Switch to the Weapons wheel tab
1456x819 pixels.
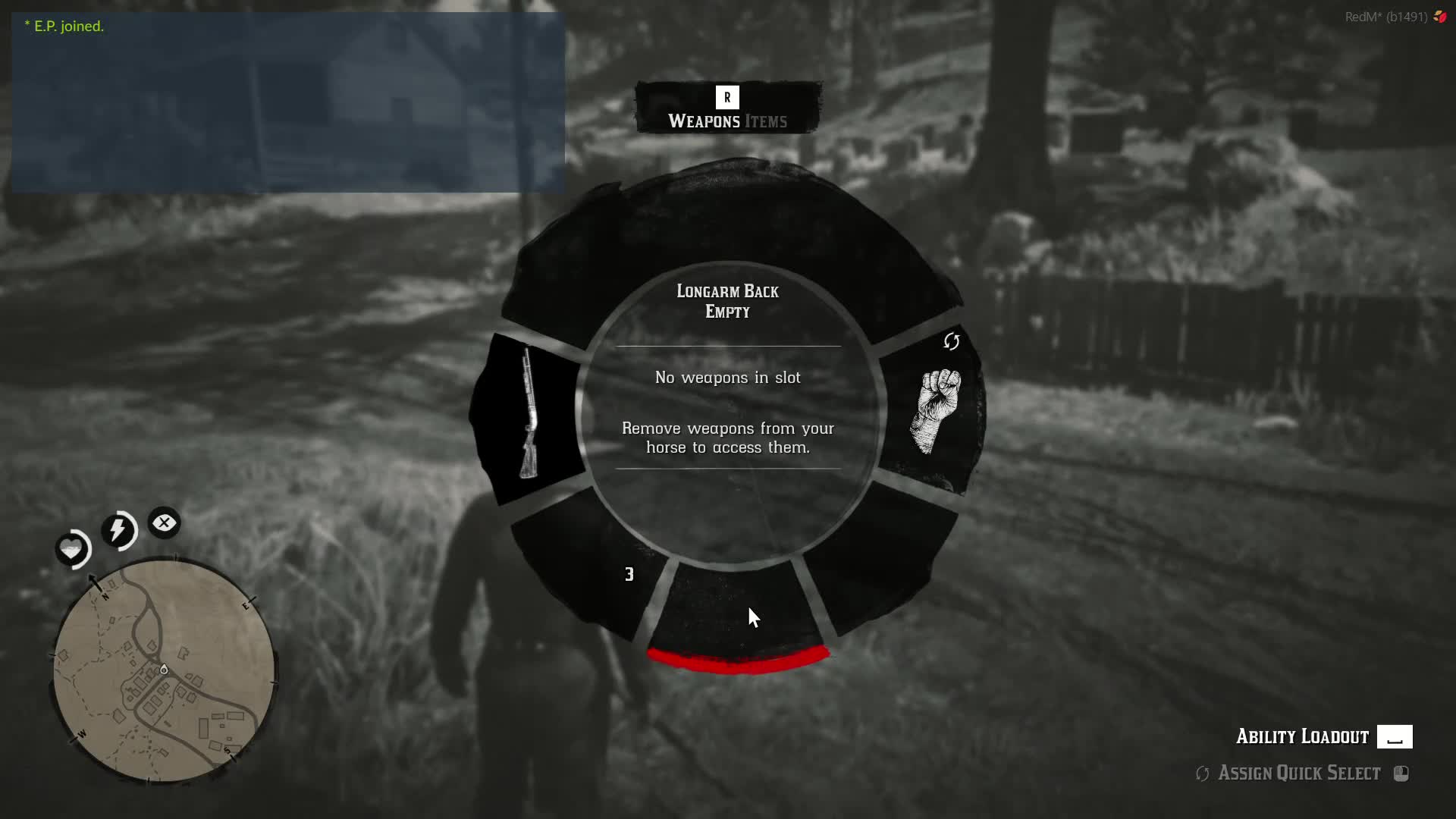(x=704, y=121)
